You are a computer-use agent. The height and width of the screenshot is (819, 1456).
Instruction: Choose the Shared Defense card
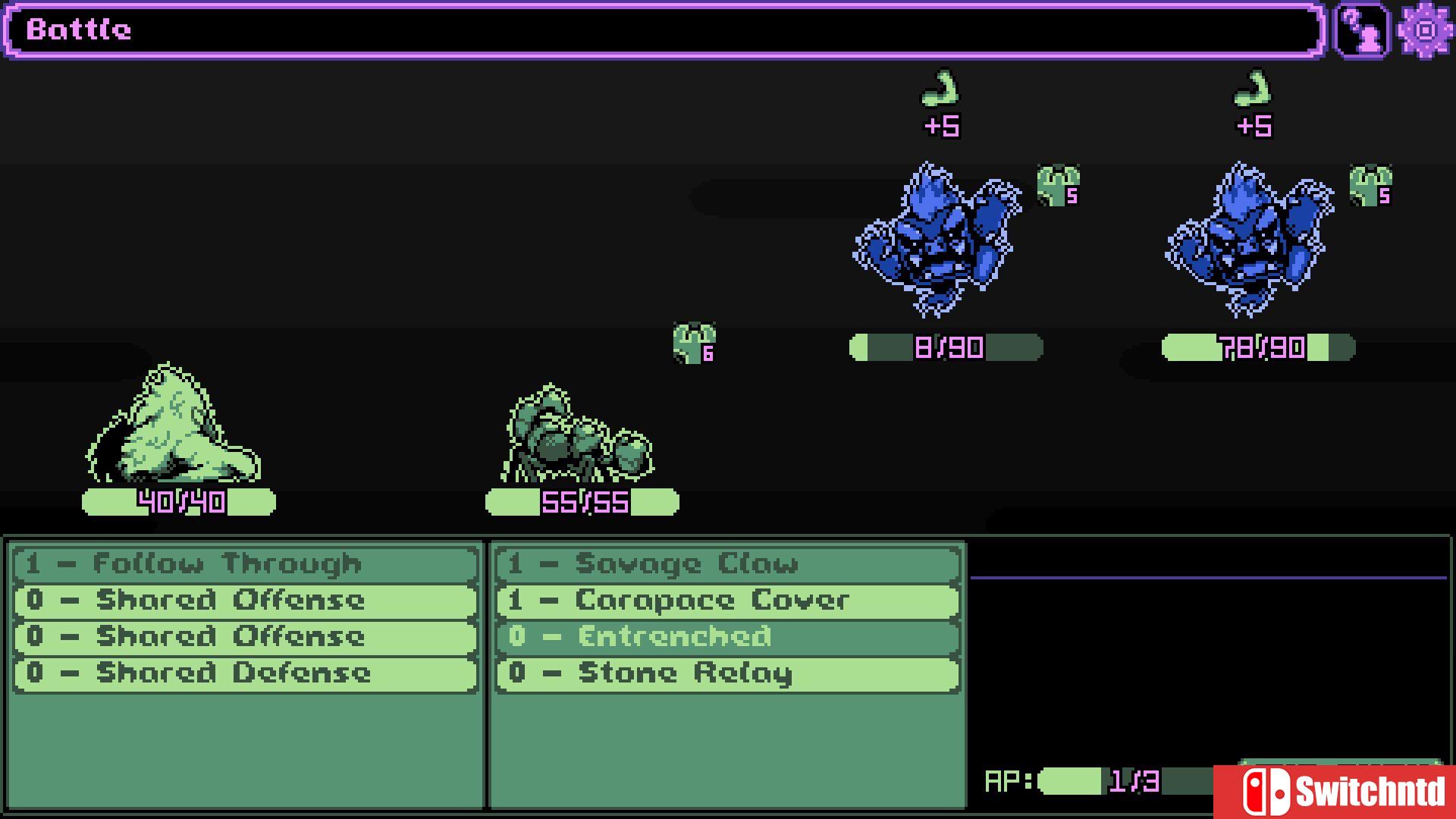tap(246, 673)
